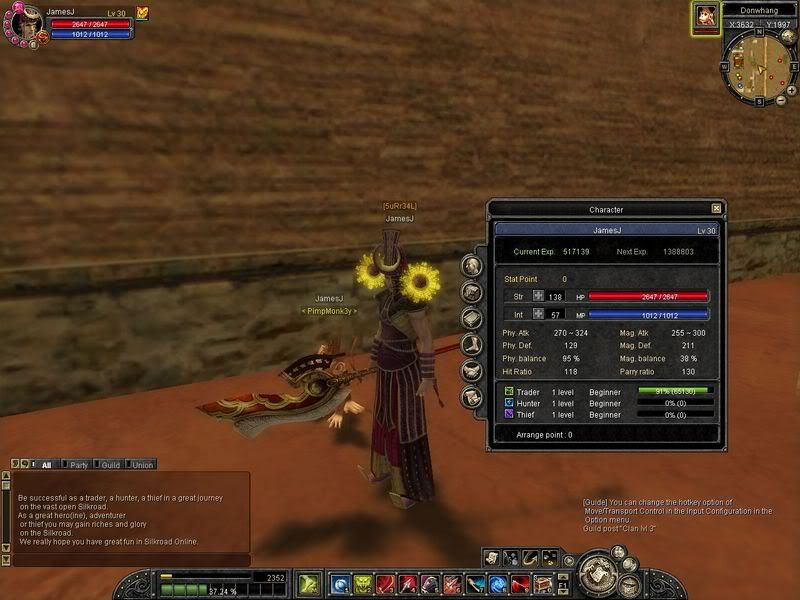
Task: Switch to the Party chat tab
Action: [78, 465]
